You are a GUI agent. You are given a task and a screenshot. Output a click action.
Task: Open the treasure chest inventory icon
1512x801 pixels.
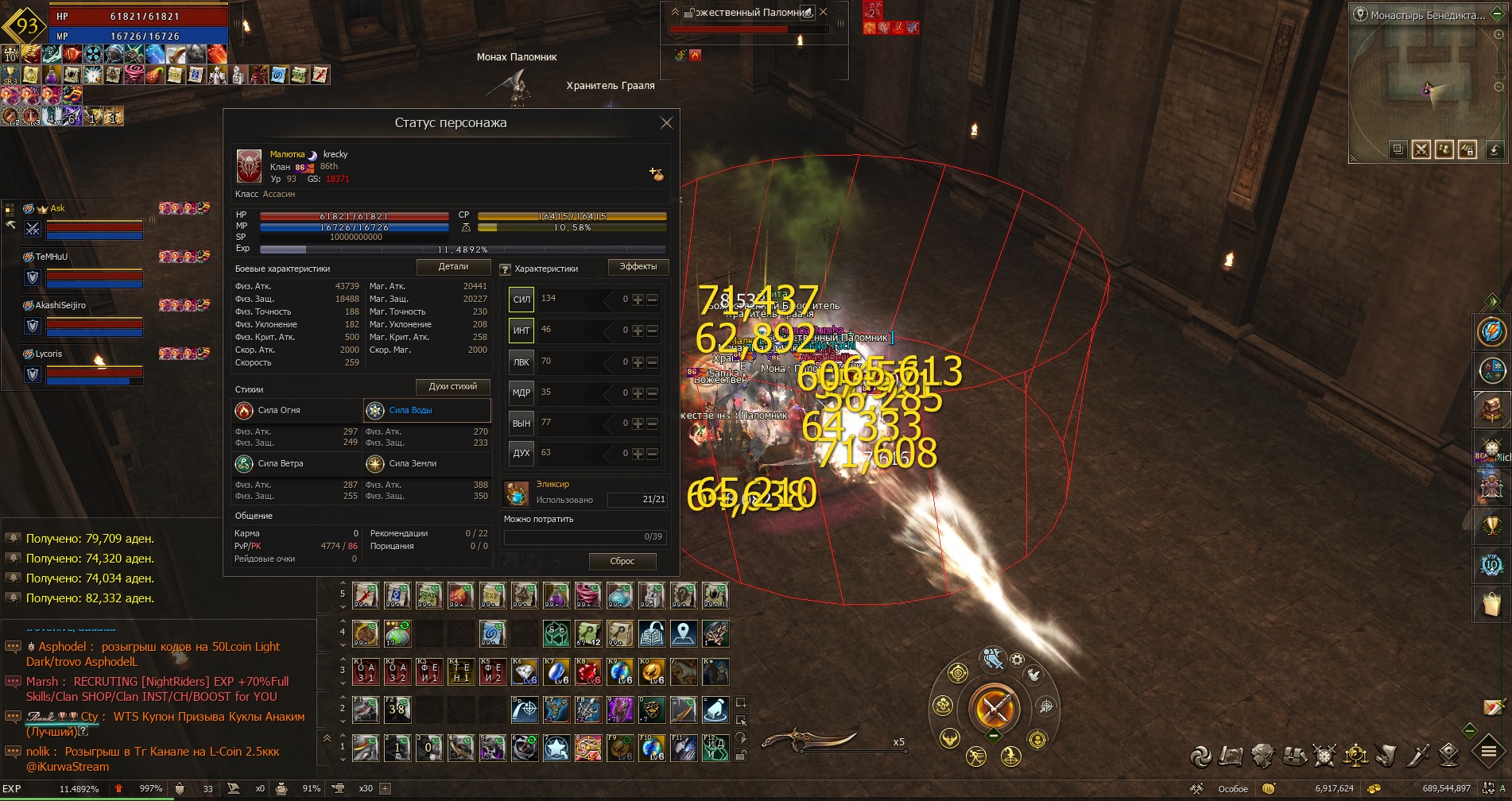[1491, 408]
